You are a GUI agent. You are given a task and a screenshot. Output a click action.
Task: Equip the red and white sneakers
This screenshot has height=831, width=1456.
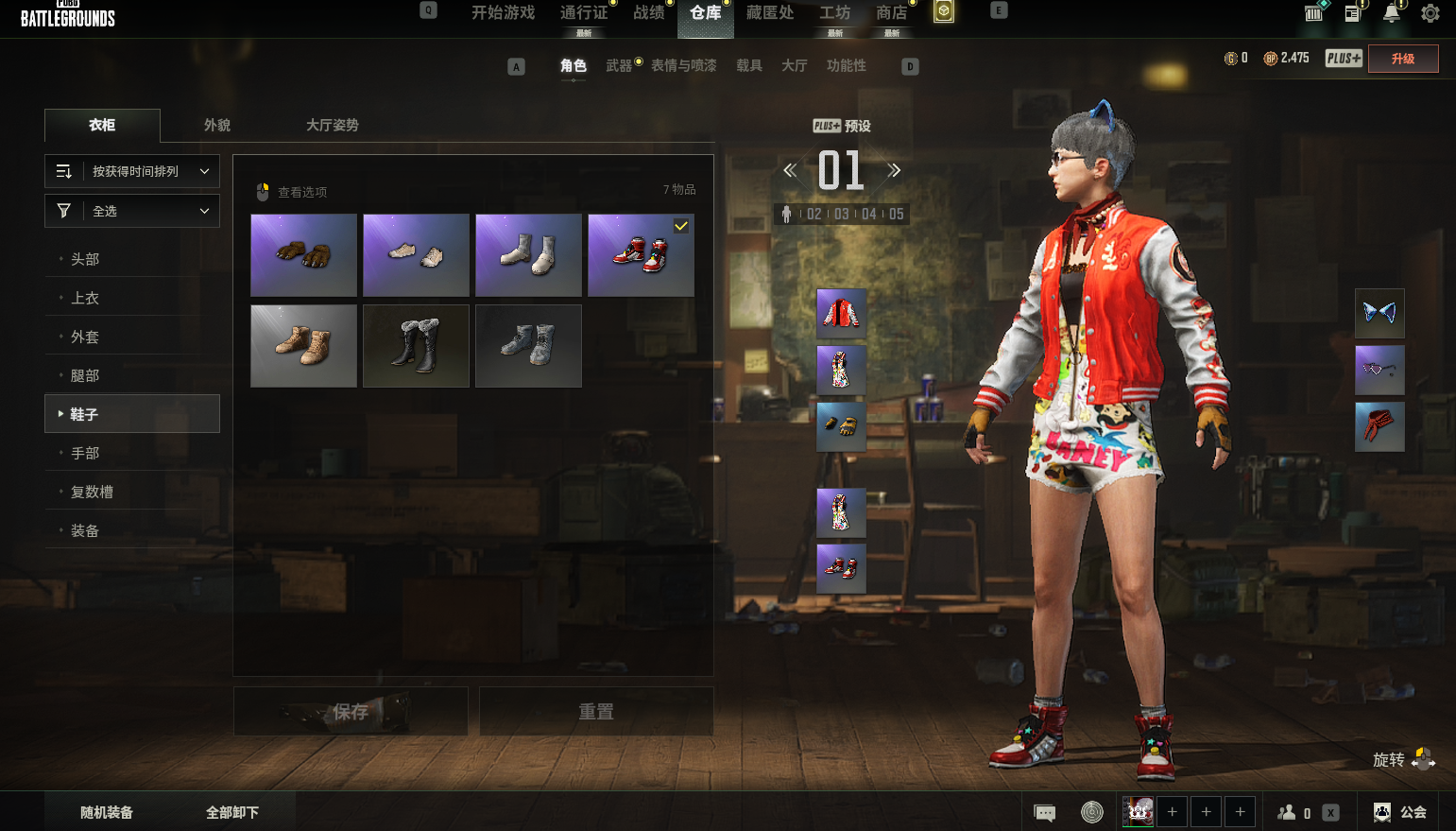tap(641, 255)
